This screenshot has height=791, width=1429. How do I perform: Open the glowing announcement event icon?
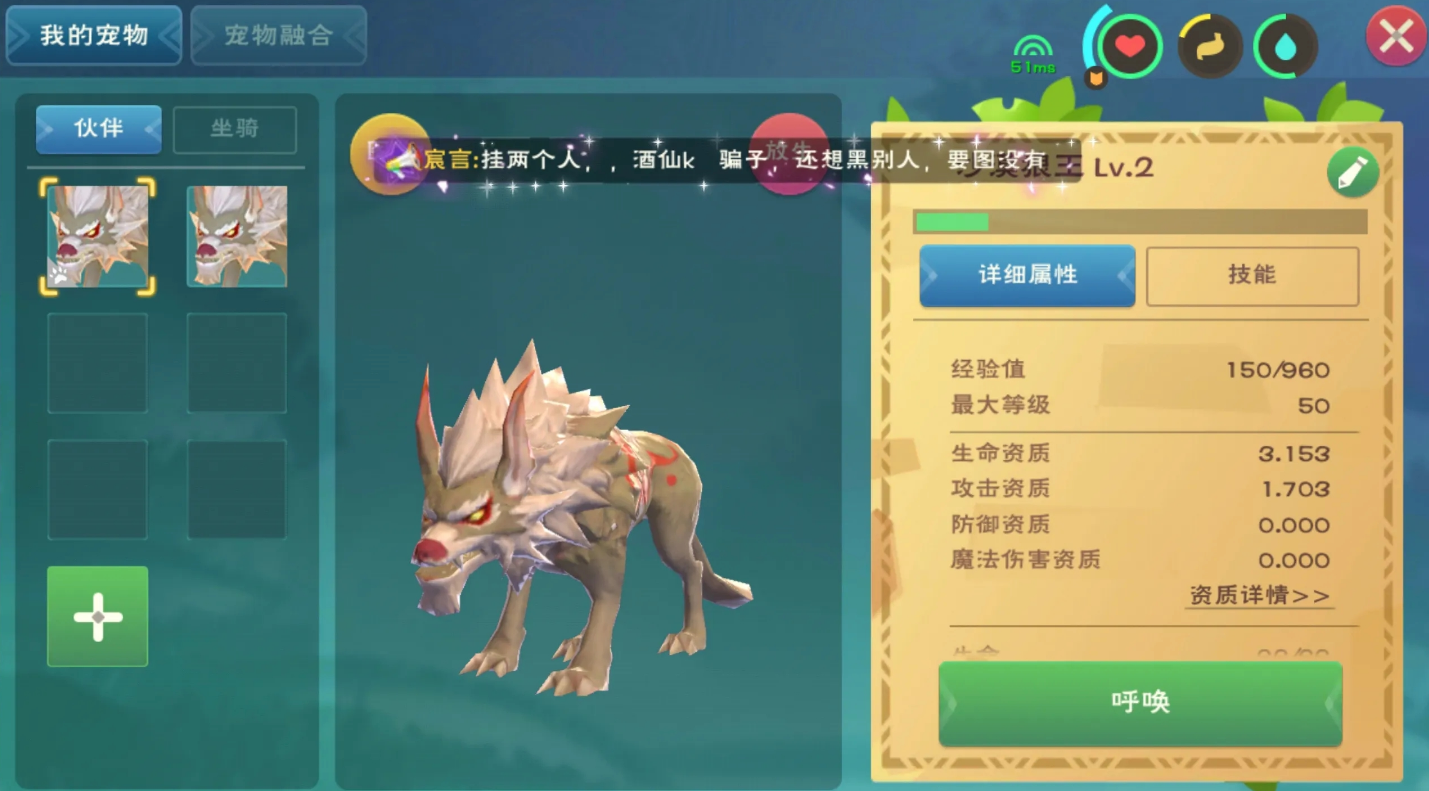tap(392, 155)
